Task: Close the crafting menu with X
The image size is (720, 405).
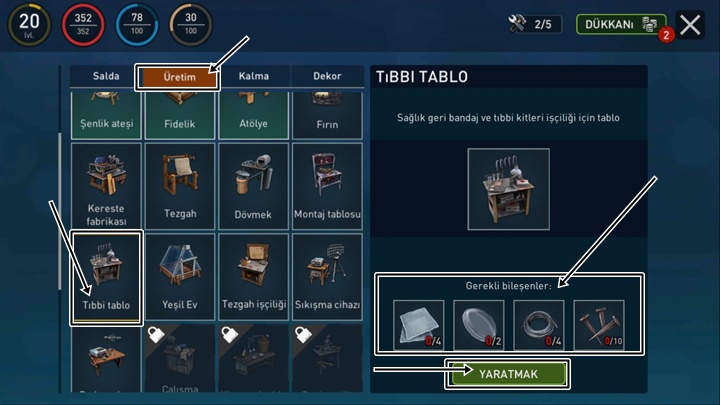Action: pyautogui.click(x=691, y=25)
